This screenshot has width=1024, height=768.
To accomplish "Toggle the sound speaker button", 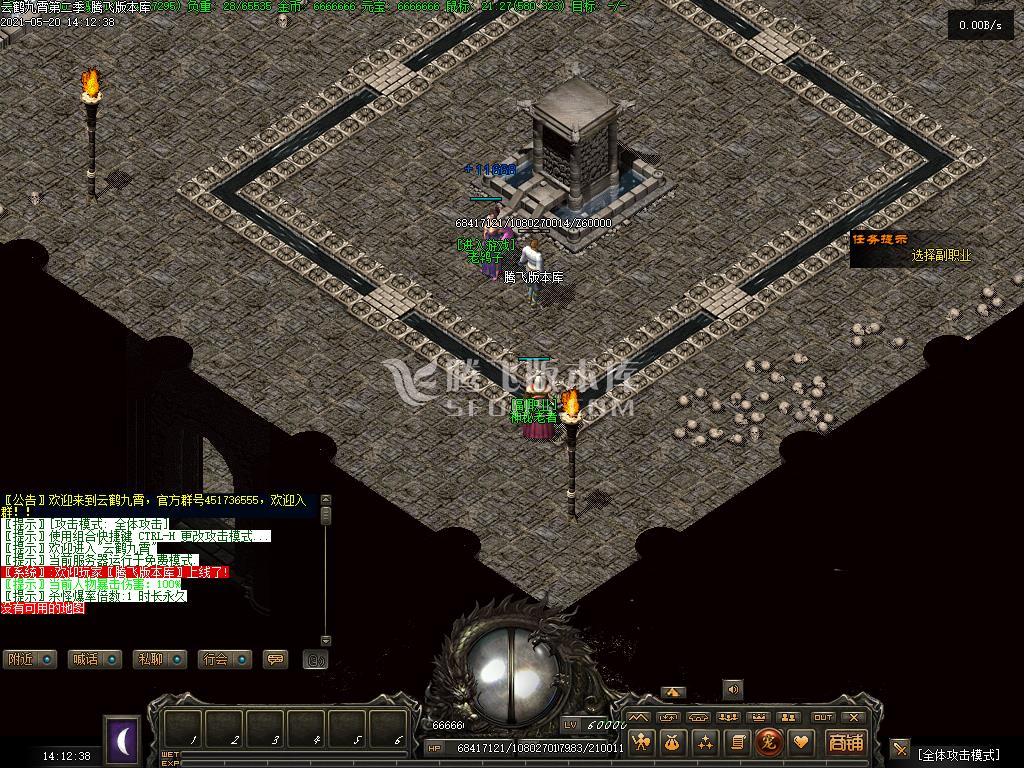I will click(733, 689).
